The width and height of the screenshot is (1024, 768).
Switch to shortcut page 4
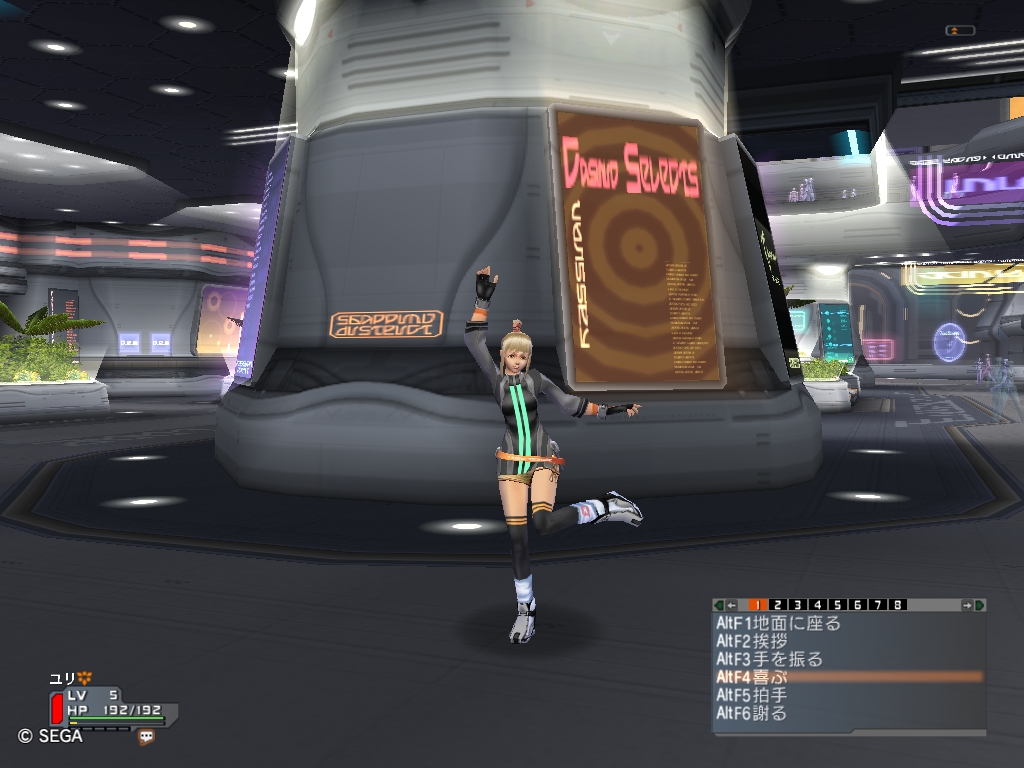point(818,605)
